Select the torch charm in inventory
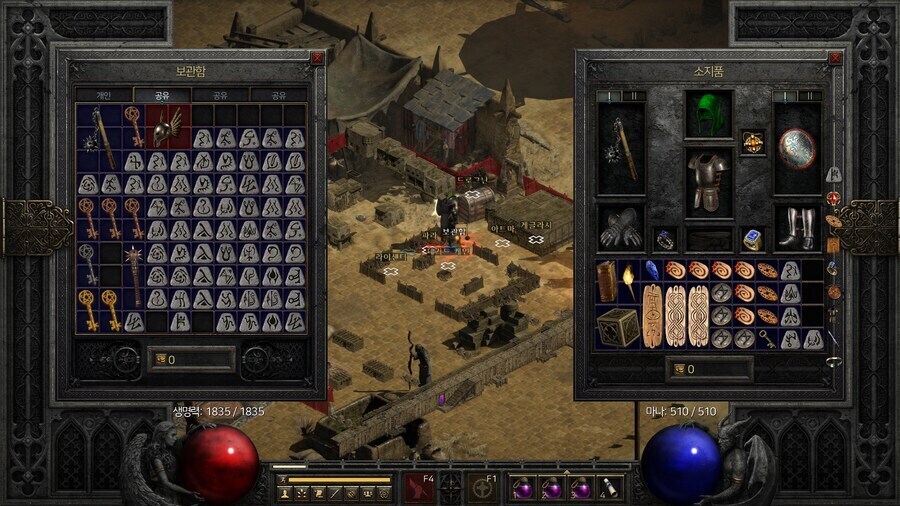The width and height of the screenshot is (900, 506). pyautogui.click(x=628, y=281)
